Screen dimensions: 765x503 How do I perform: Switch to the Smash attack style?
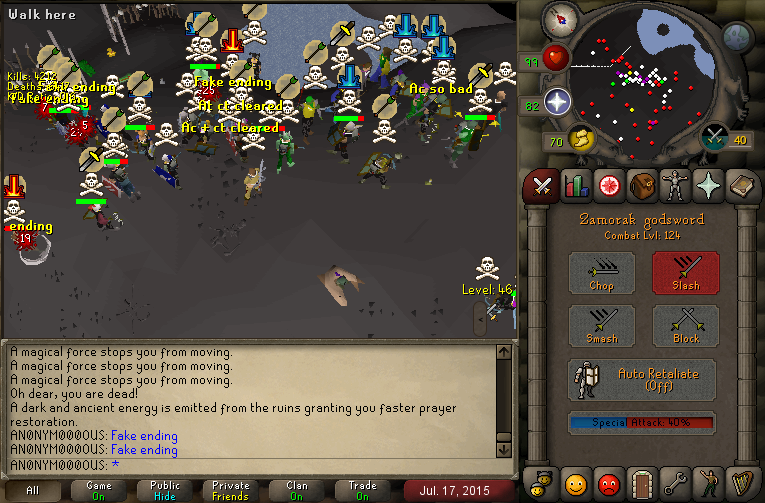601,326
